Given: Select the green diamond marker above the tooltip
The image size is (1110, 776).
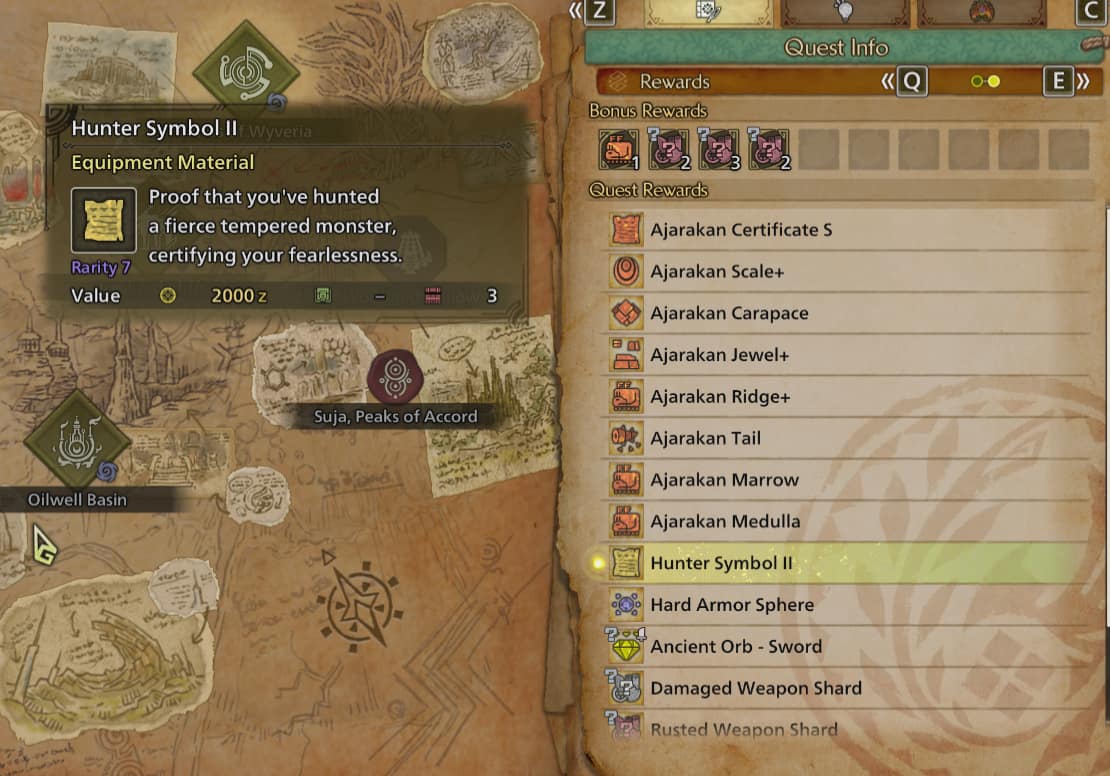Looking at the screenshot, I should pyautogui.click(x=245, y=70).
